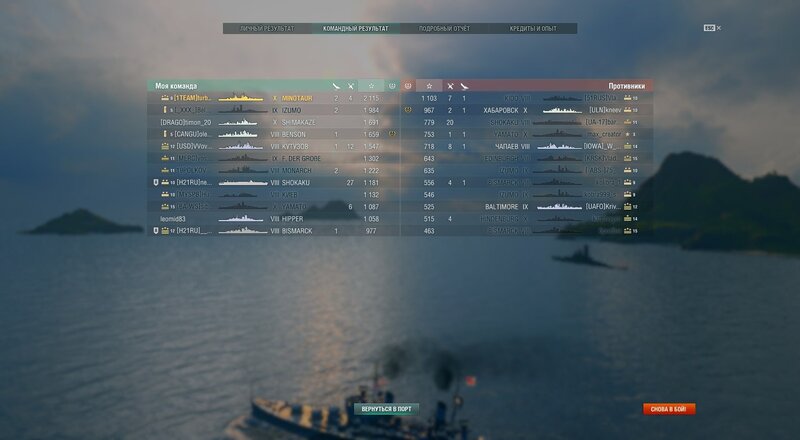Click the «Противники» team header
The image size is (800, 440).
click(626, 86)
